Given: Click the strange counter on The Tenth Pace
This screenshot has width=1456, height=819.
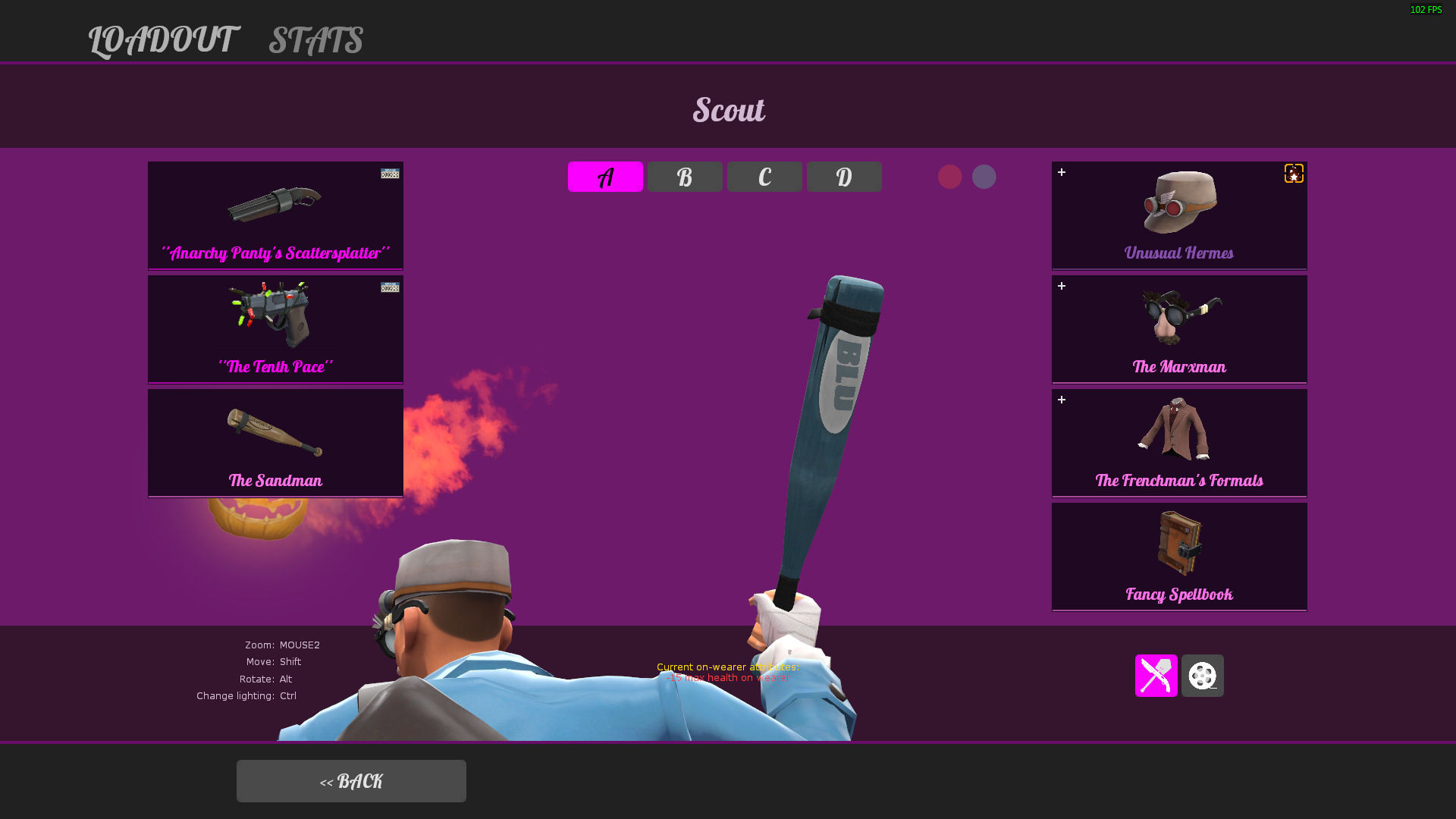Looking at the screenshot, I should [x=391, y=287].
